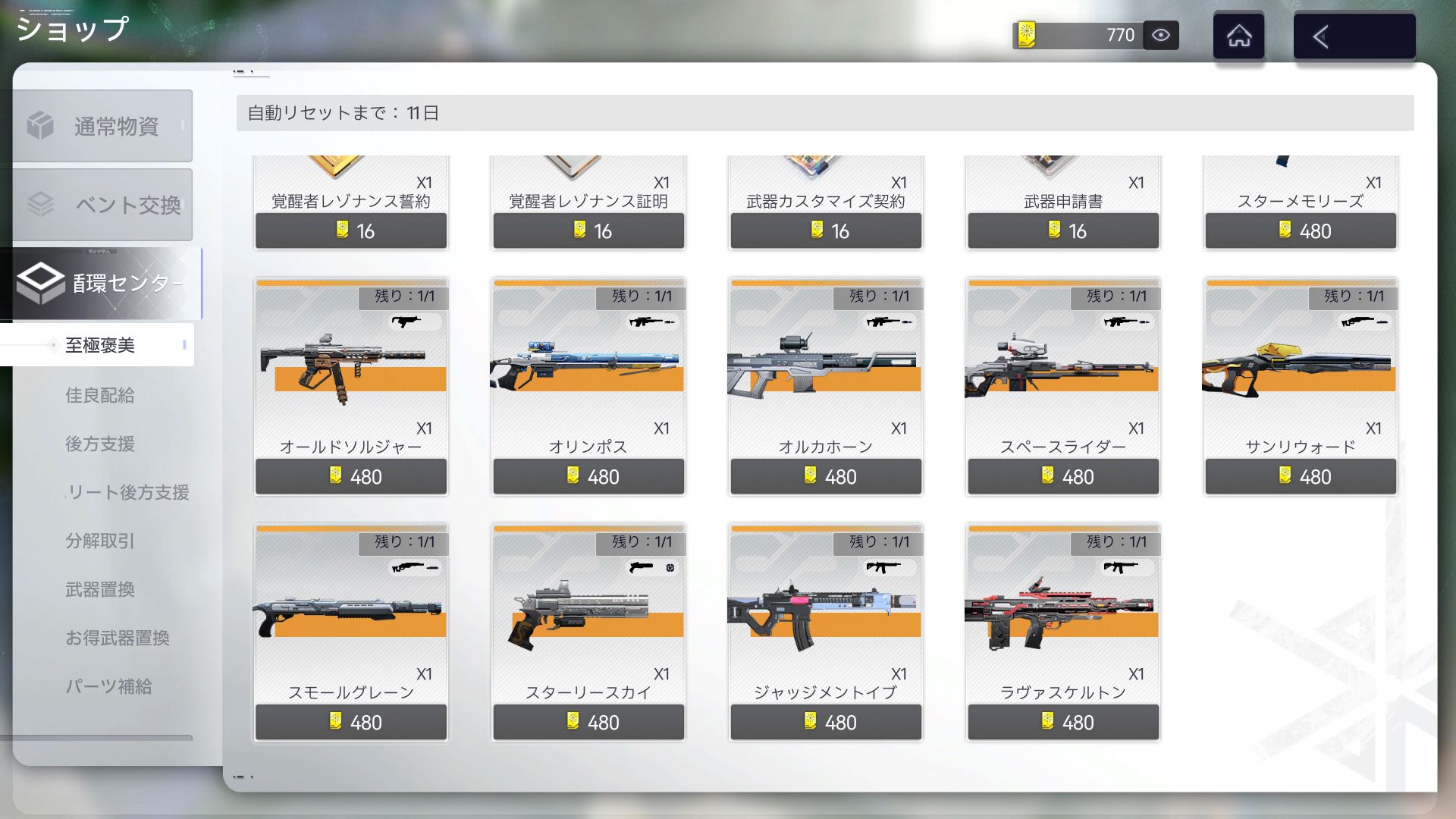Image resolution: width=1456 pixels, height=819 pixels.
Task: Open the 通常物資 shop category
Action: (x=102, y=126)
